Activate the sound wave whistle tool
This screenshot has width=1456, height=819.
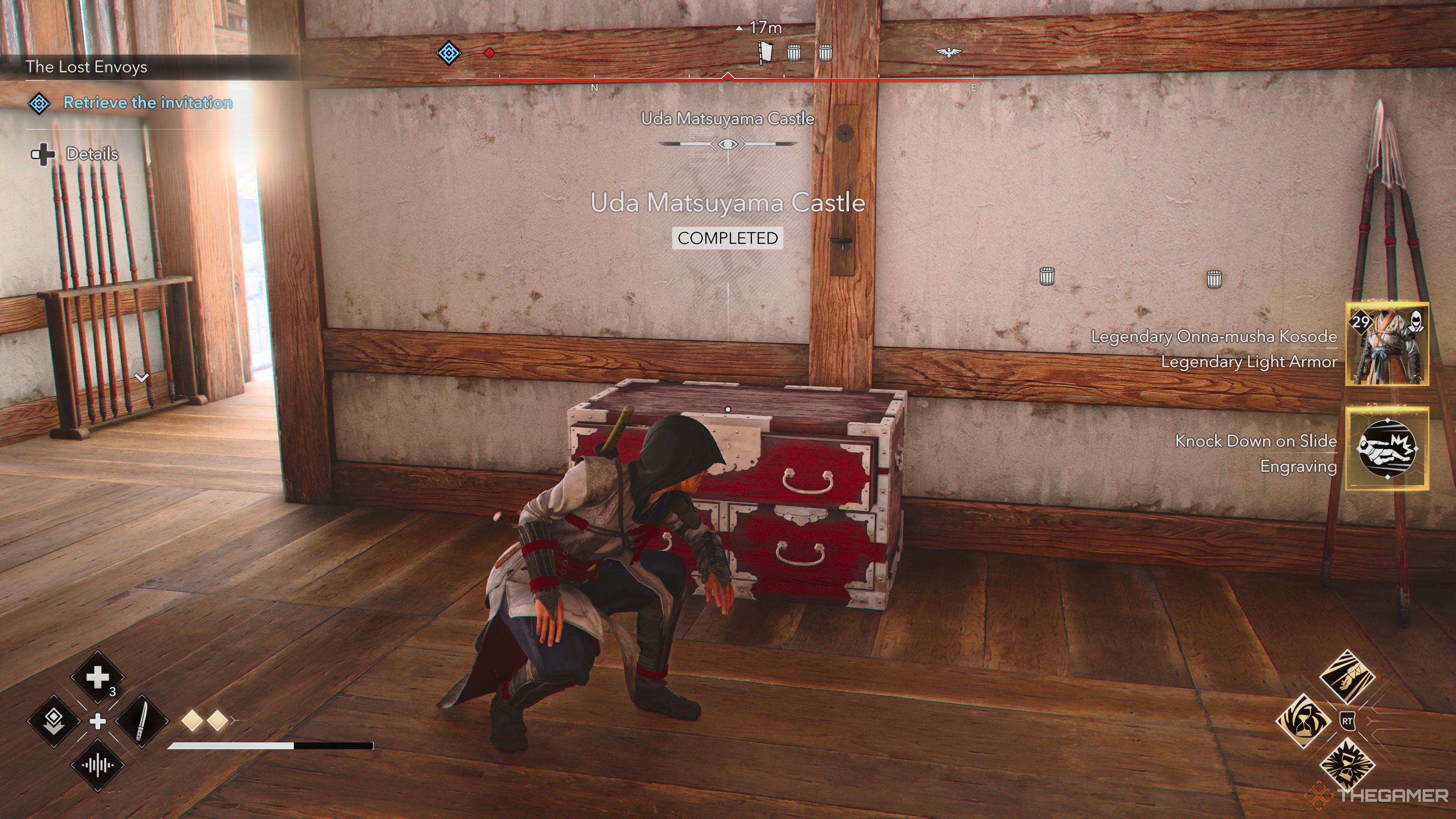(x=98, y=766)
